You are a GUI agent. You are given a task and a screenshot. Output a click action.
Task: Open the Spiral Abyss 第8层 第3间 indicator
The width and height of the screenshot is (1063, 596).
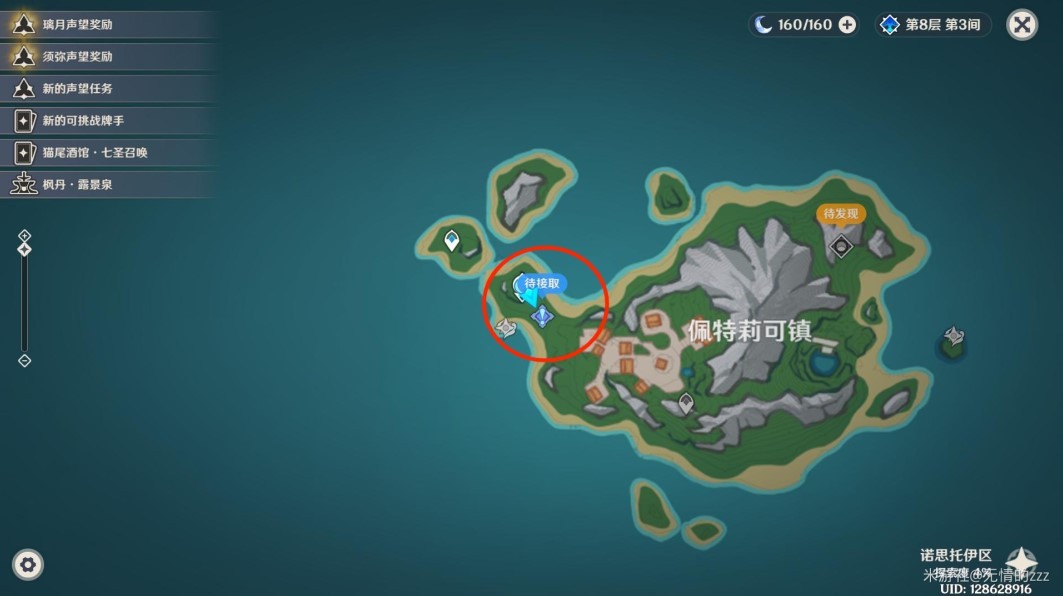(933, 25)
